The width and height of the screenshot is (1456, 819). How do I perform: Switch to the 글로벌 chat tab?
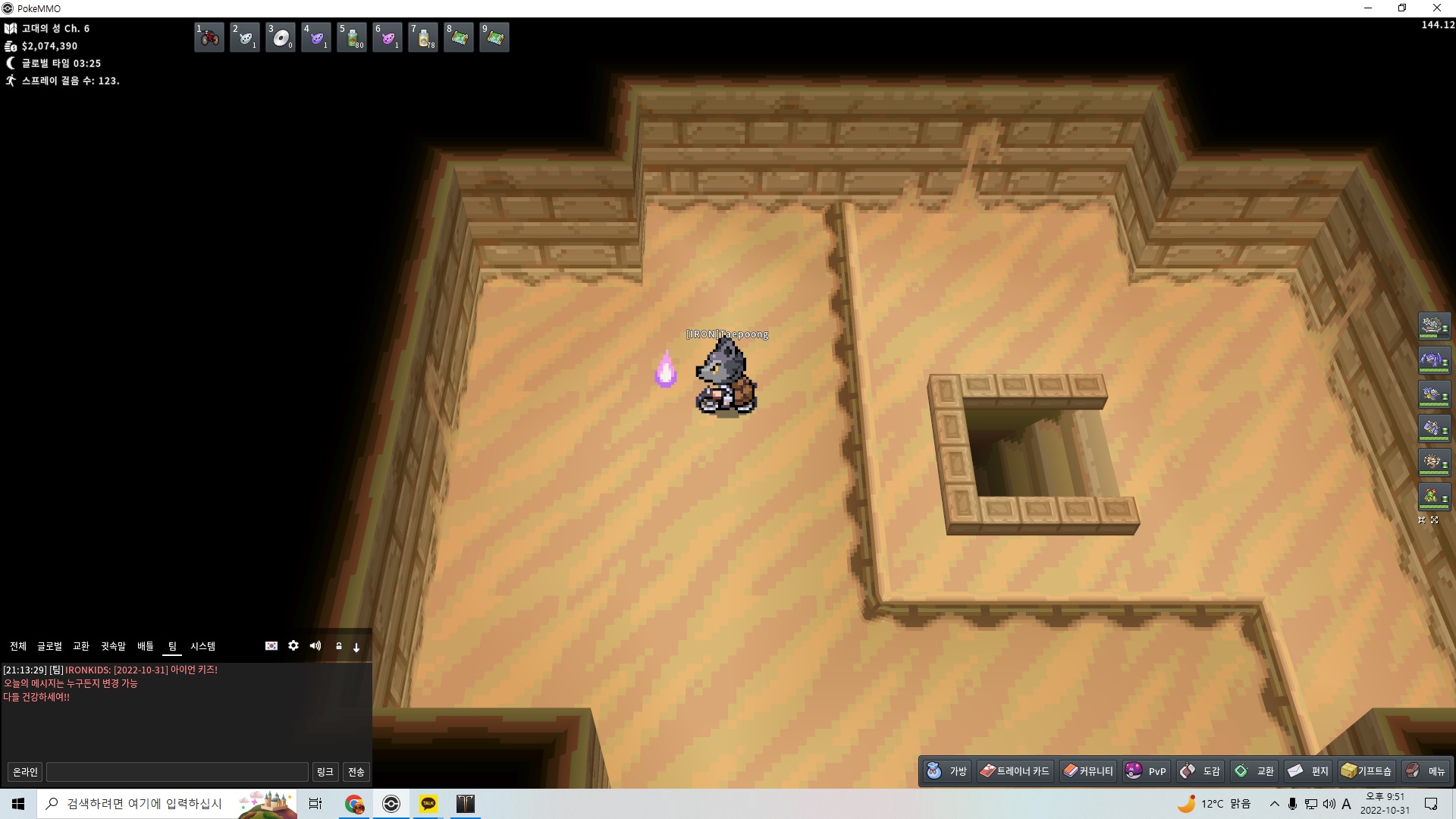click(x=50, y=646)
